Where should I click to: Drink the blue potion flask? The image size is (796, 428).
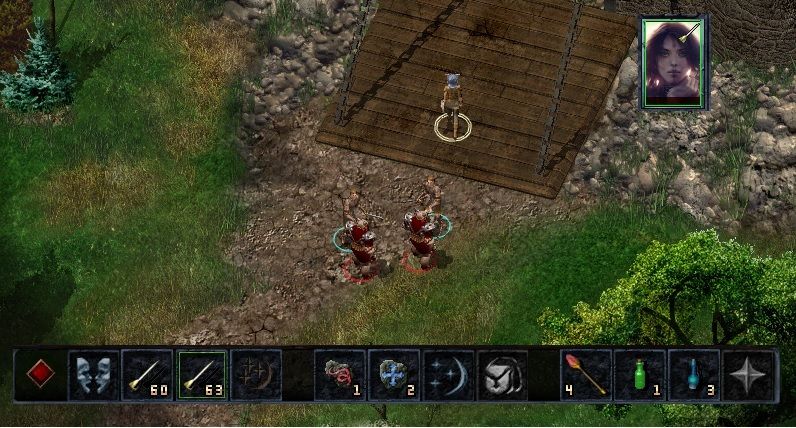point(694,375)
